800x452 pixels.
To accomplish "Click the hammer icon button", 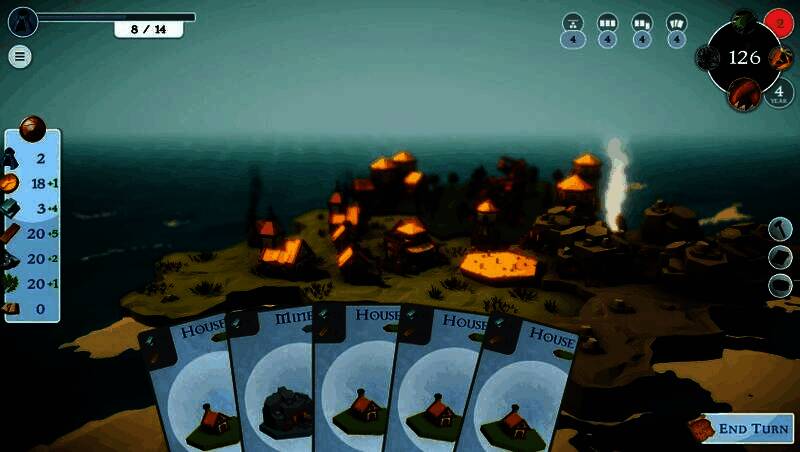I will point(781,229).
